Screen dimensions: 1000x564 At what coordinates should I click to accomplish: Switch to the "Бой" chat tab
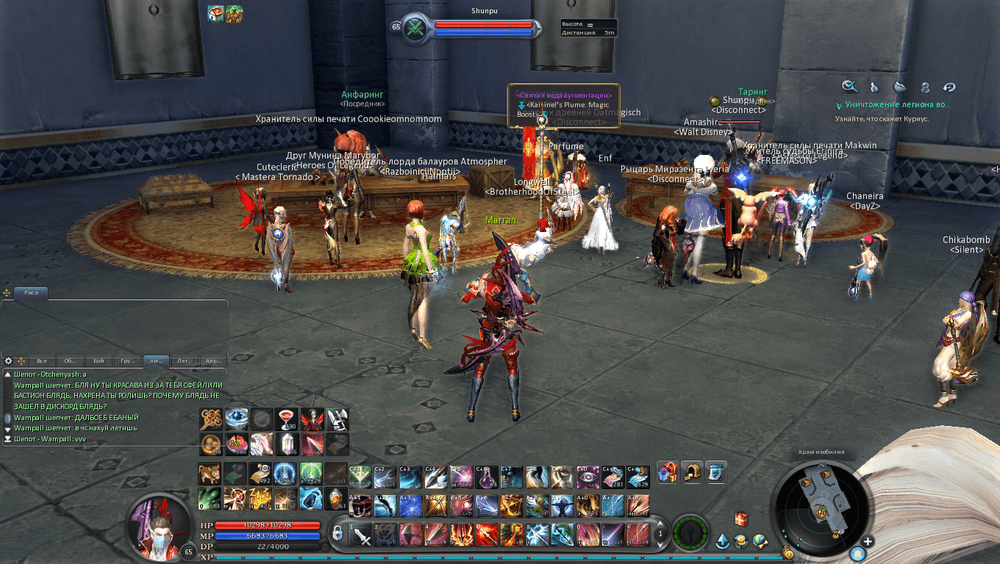(98, 360)
